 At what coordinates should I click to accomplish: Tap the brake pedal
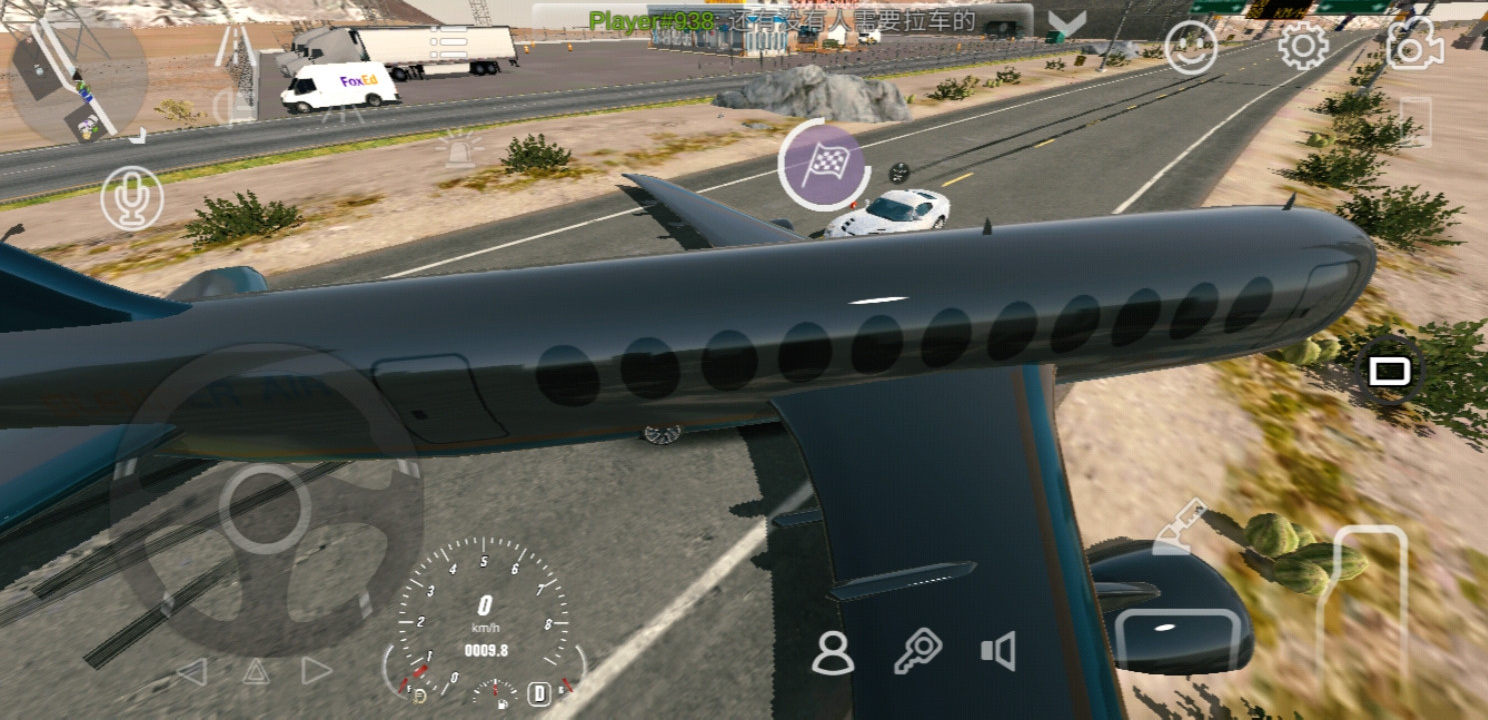pyautogui.click(x=1182, y=640)
